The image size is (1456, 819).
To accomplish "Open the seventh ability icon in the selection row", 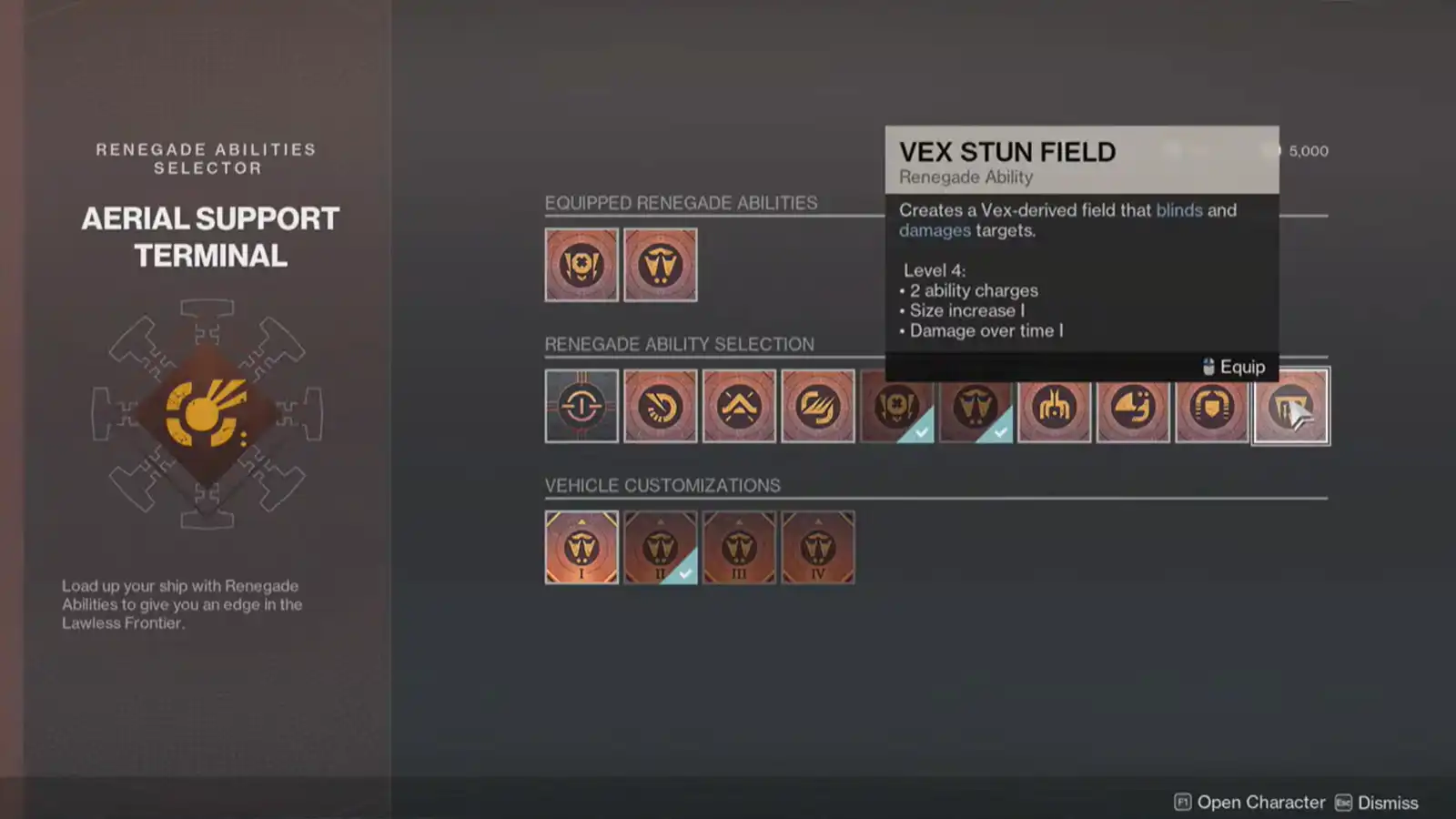I will tap(1055, 407).
